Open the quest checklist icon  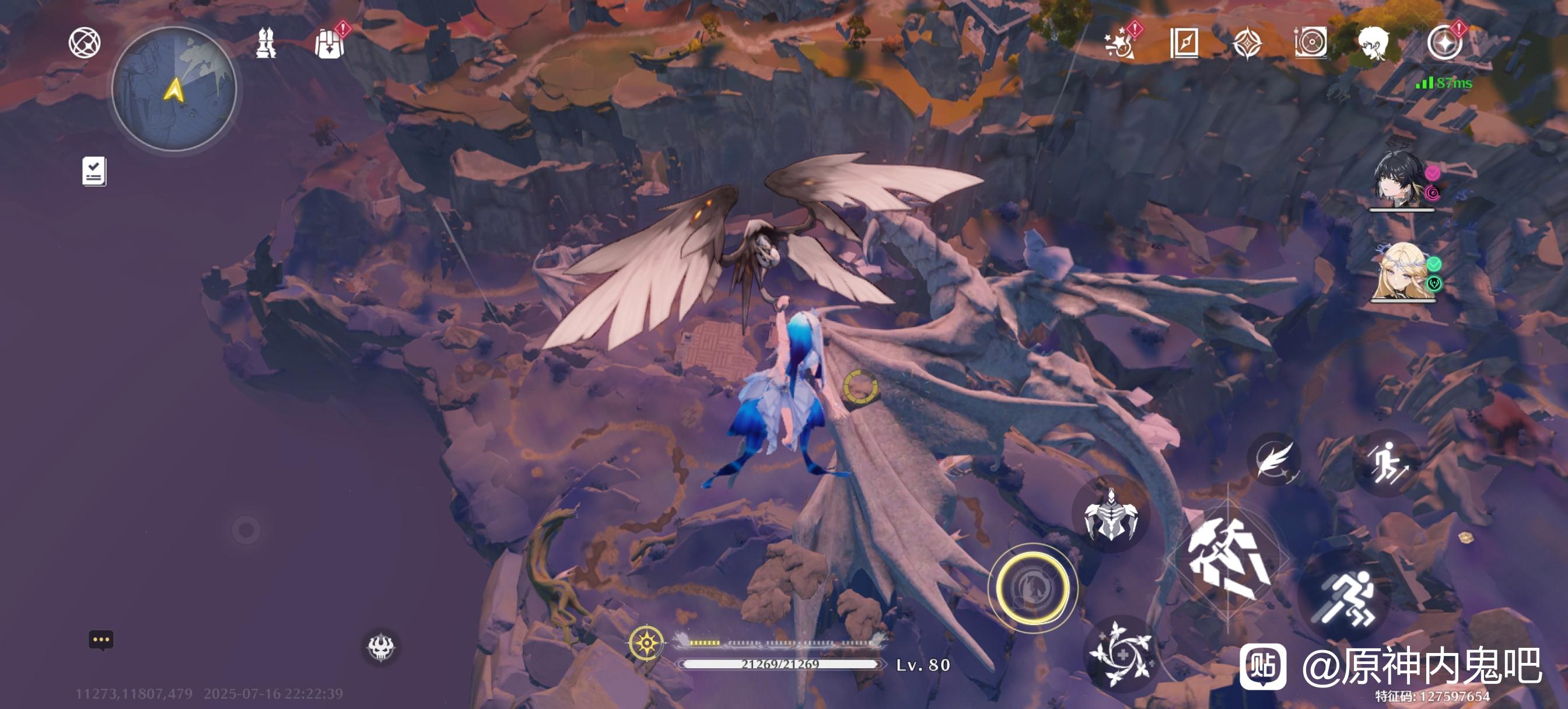pos(94,171)
